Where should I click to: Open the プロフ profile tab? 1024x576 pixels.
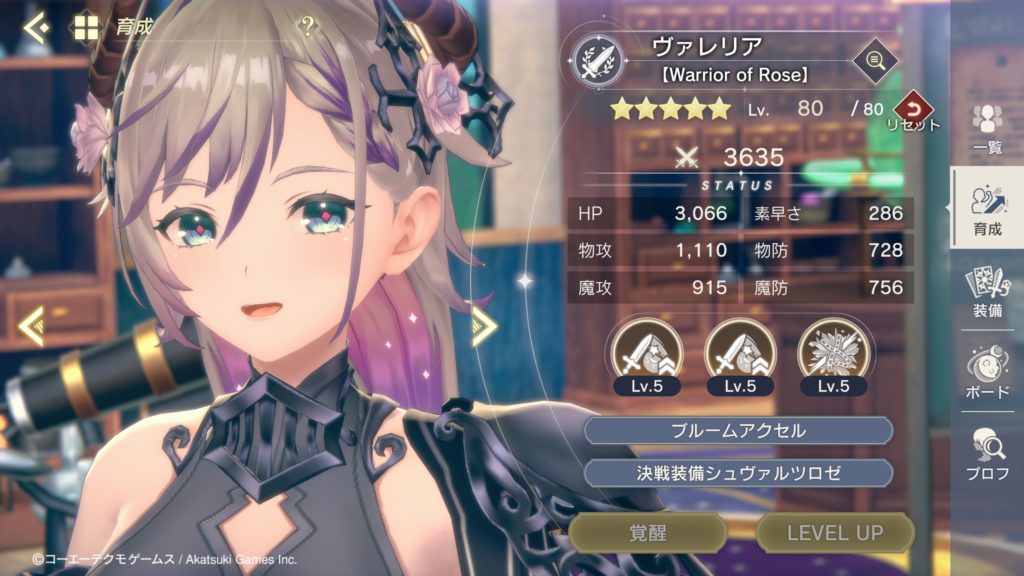987,453
